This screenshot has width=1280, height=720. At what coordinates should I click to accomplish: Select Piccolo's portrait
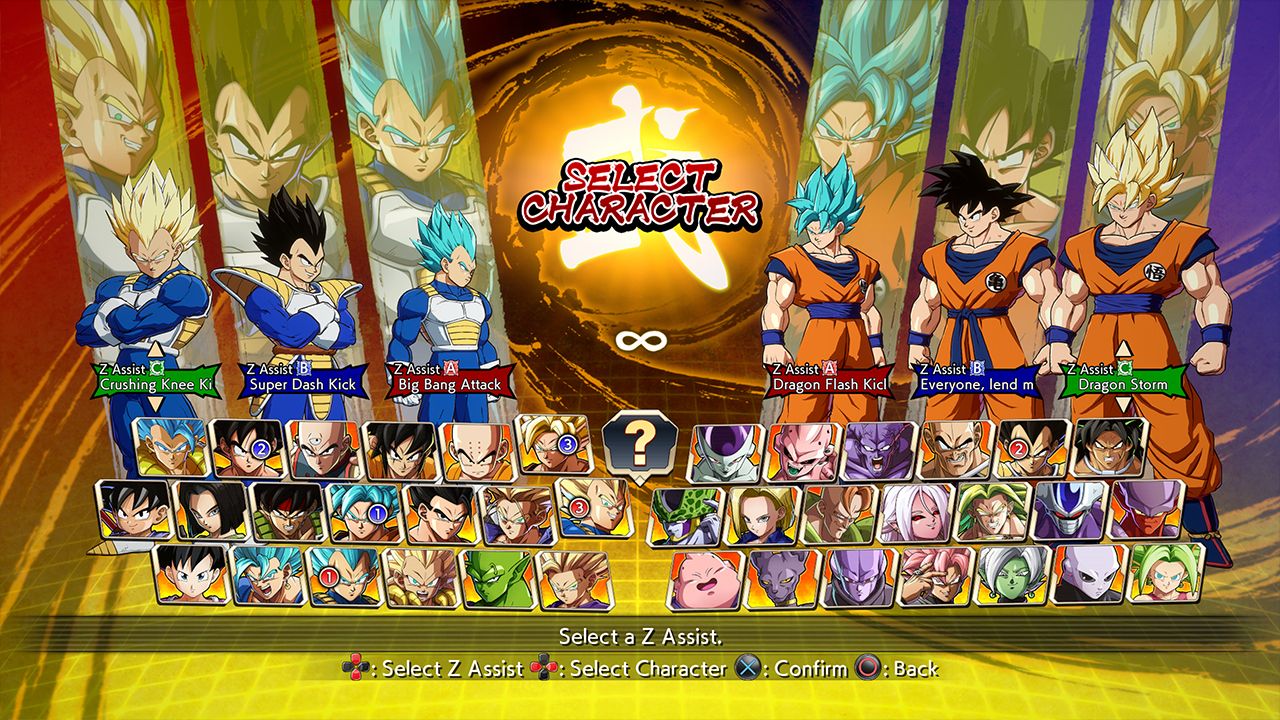(x=496, y=580)
